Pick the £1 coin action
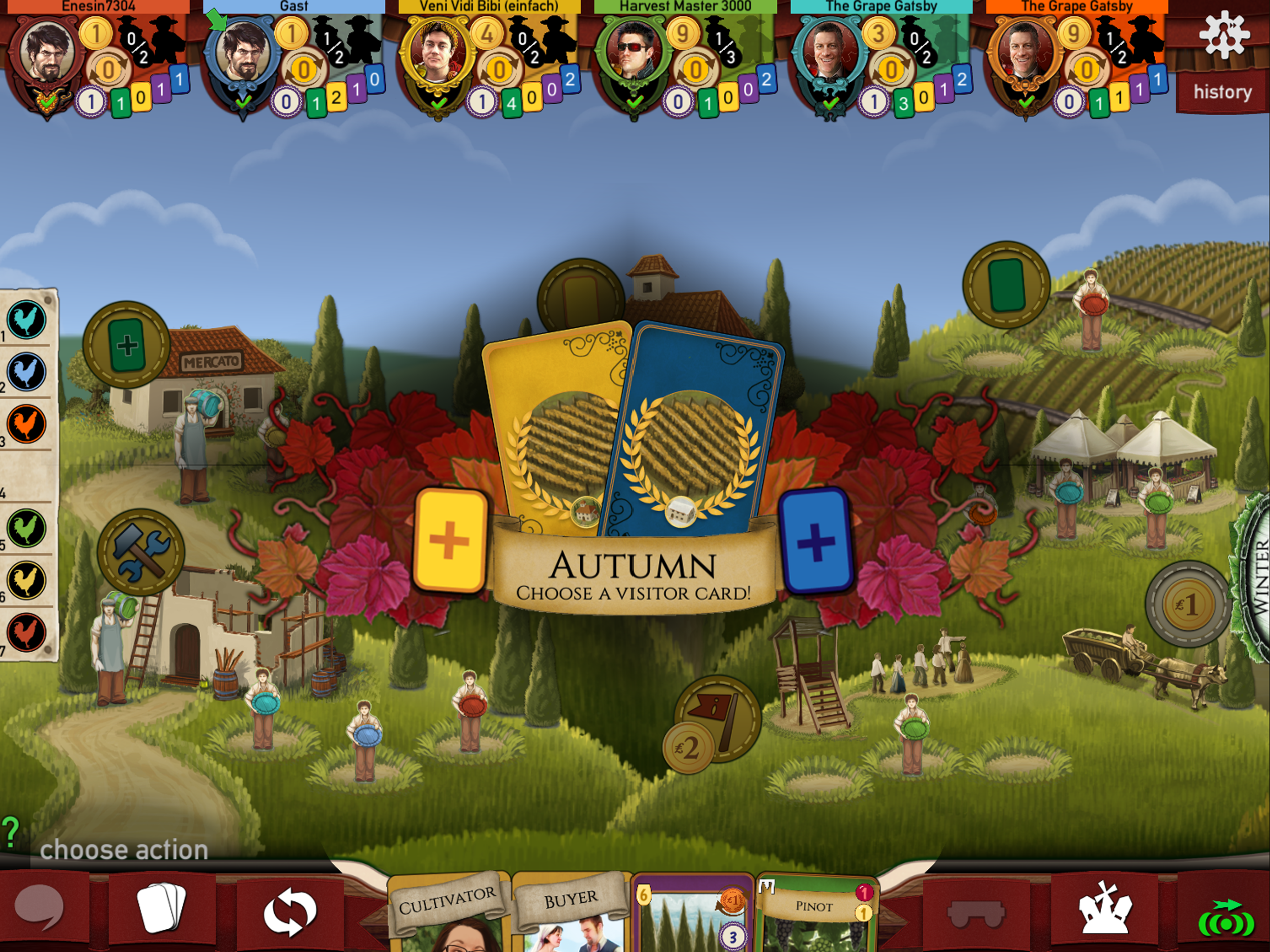The width and height of the screenshot is (1270, 952). (x=1188, y=603)
